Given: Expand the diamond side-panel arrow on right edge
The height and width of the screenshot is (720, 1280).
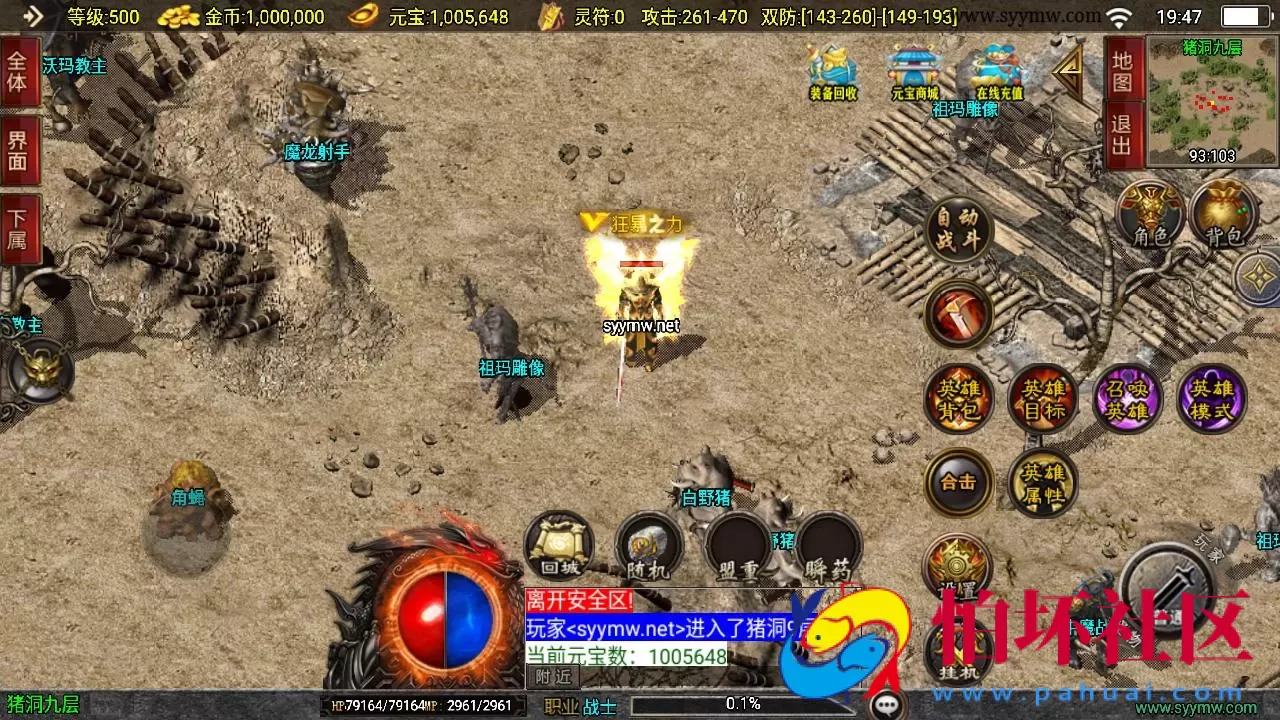Looking at the screenshot, I should click(1257, 277).
